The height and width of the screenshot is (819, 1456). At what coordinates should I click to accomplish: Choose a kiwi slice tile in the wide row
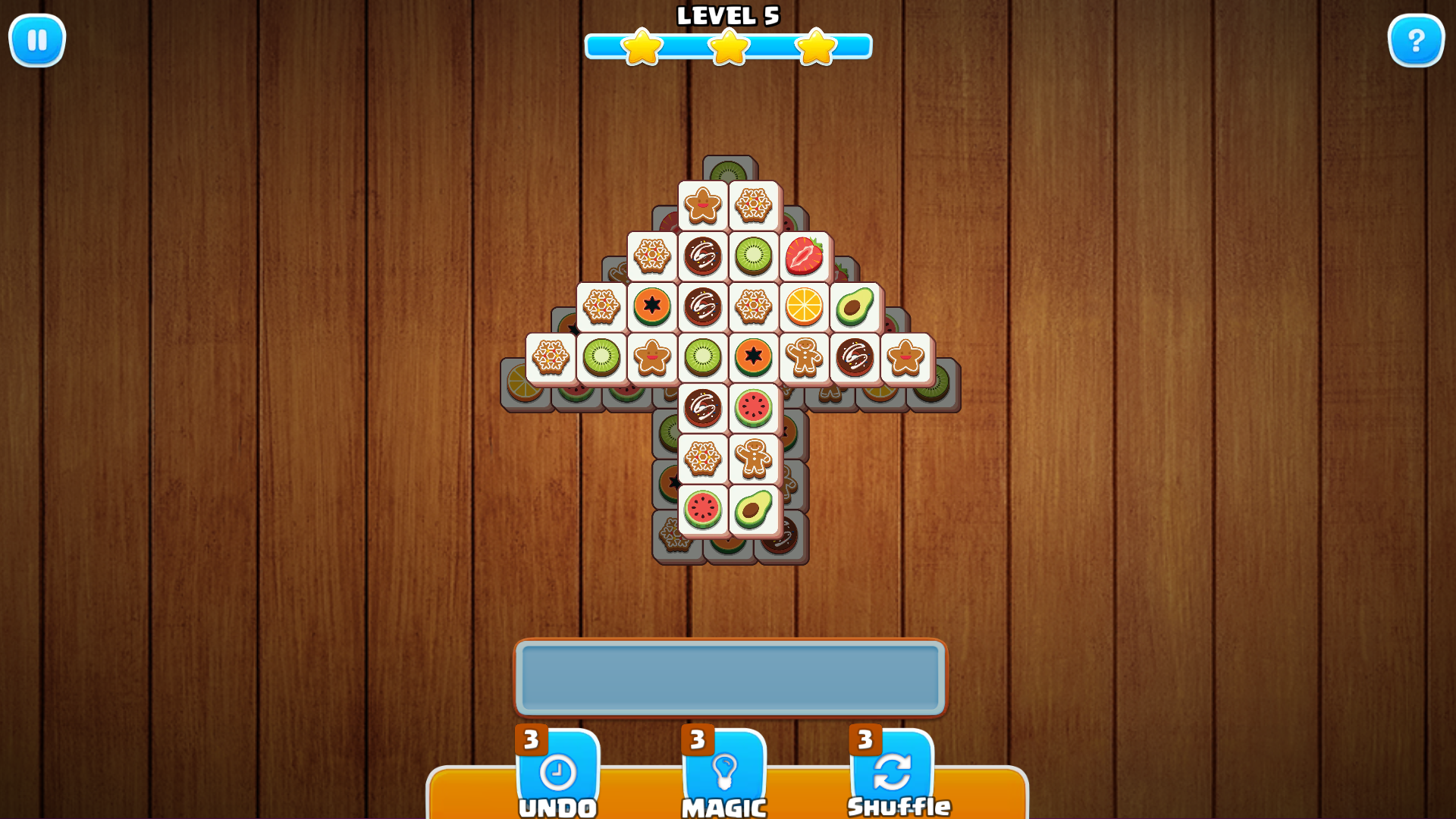click(602, 356)
